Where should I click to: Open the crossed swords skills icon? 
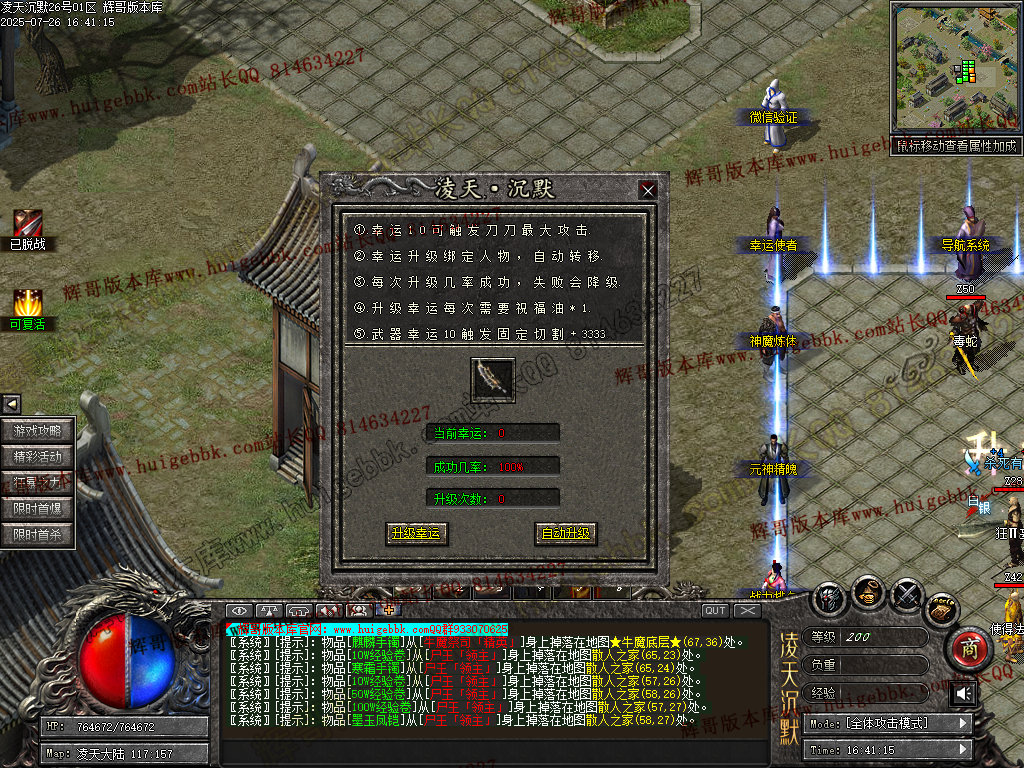906,595
